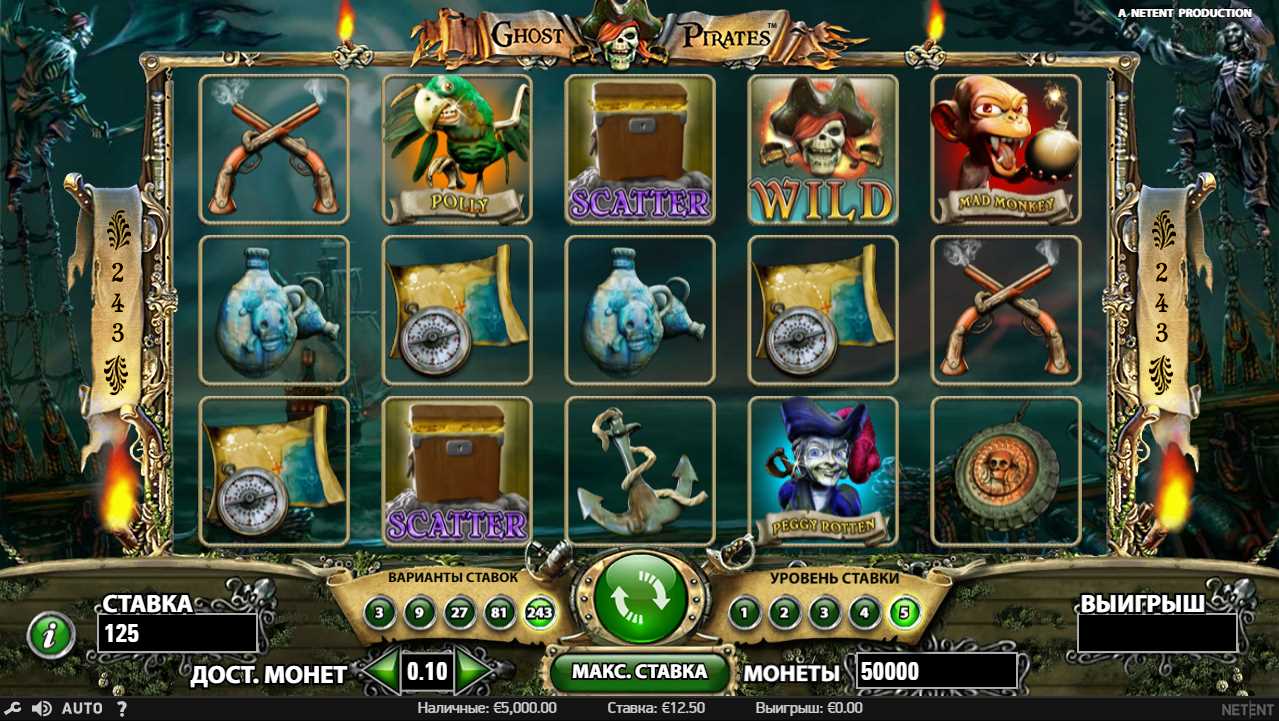
Task: Increase coin value with right arrow
Action: (x=474, y=671)
